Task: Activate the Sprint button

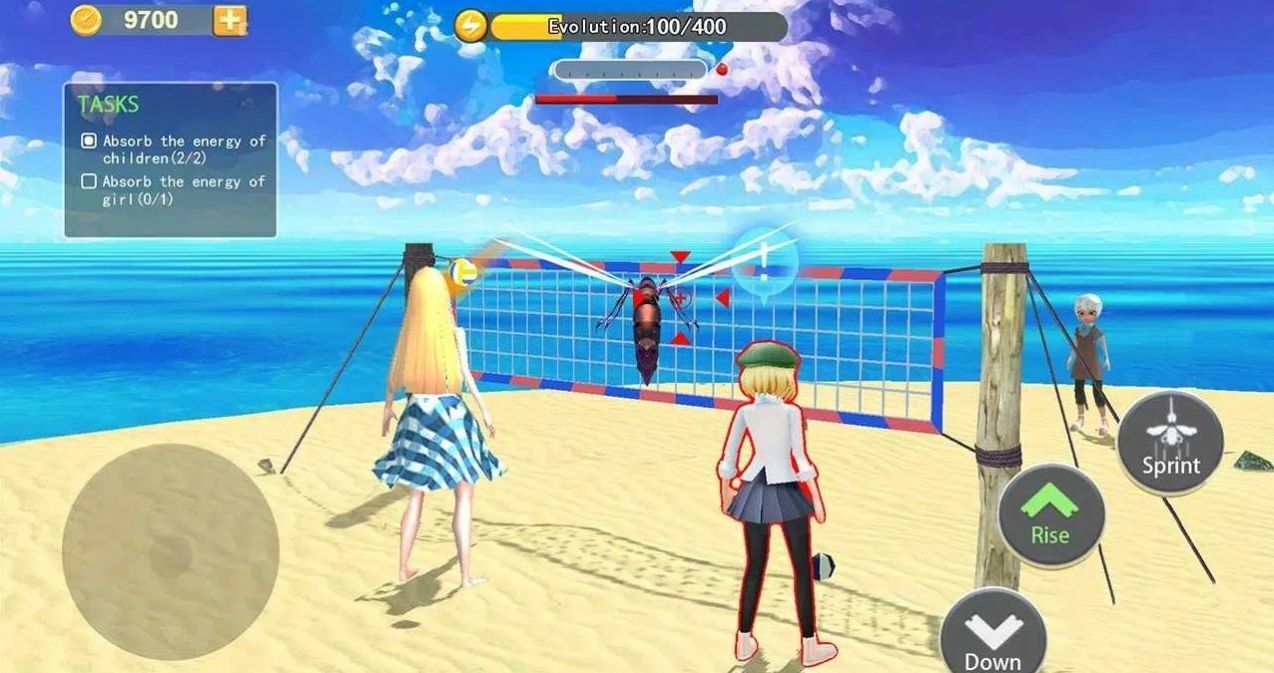Action: (1170, 442)
